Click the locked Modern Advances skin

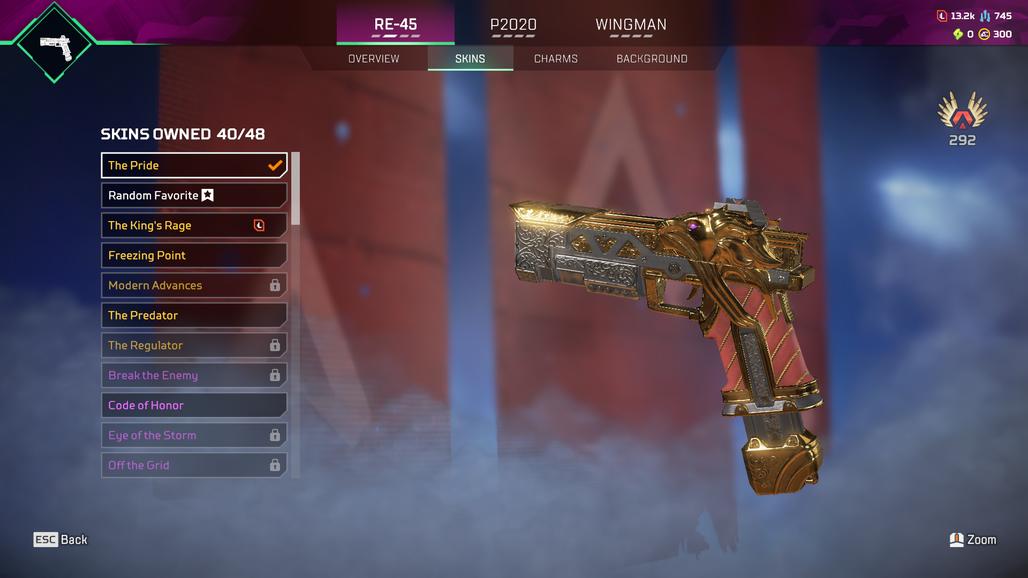(x=194, y=285)
